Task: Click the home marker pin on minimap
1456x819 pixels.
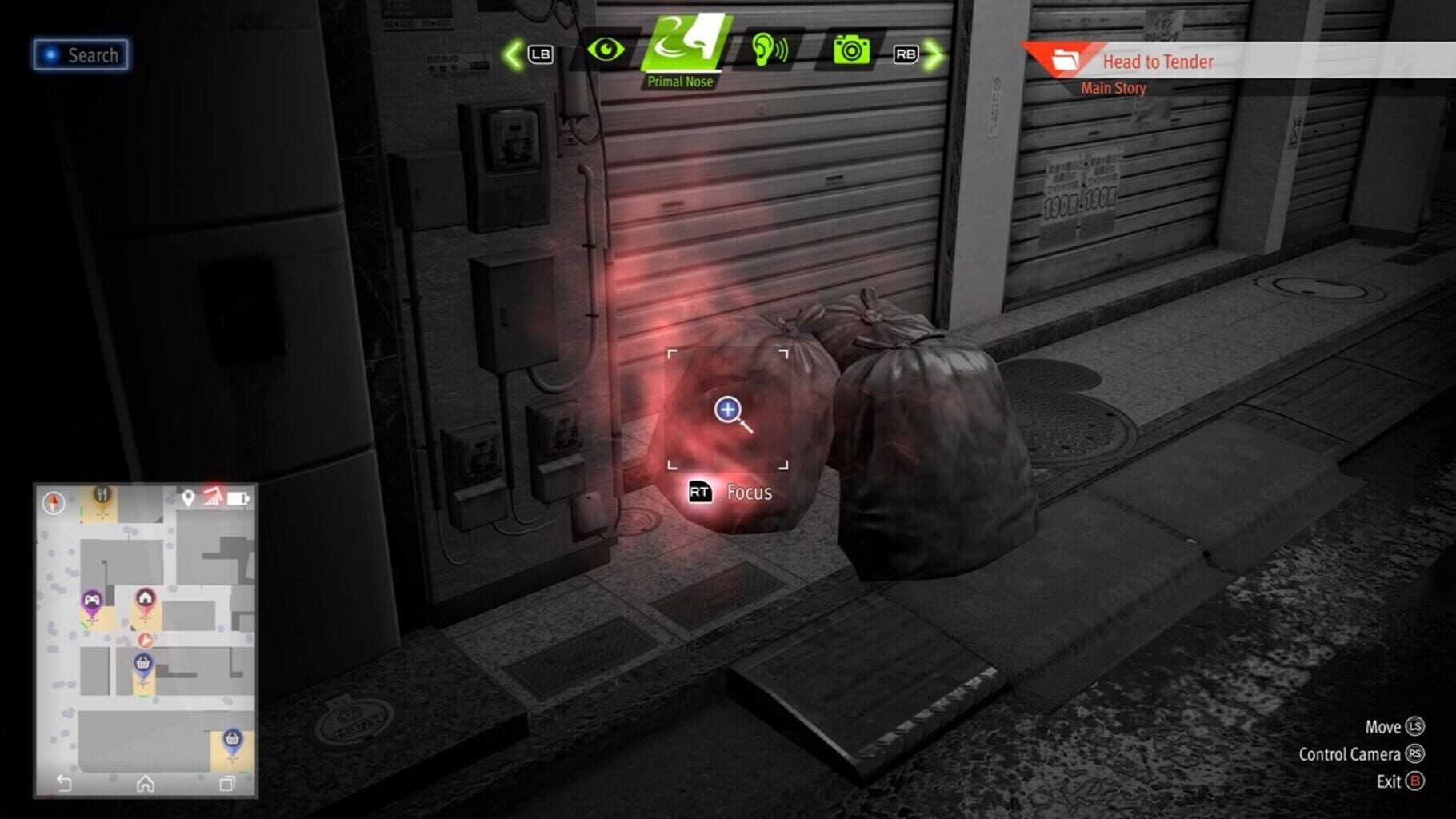Action: (146, 596)
